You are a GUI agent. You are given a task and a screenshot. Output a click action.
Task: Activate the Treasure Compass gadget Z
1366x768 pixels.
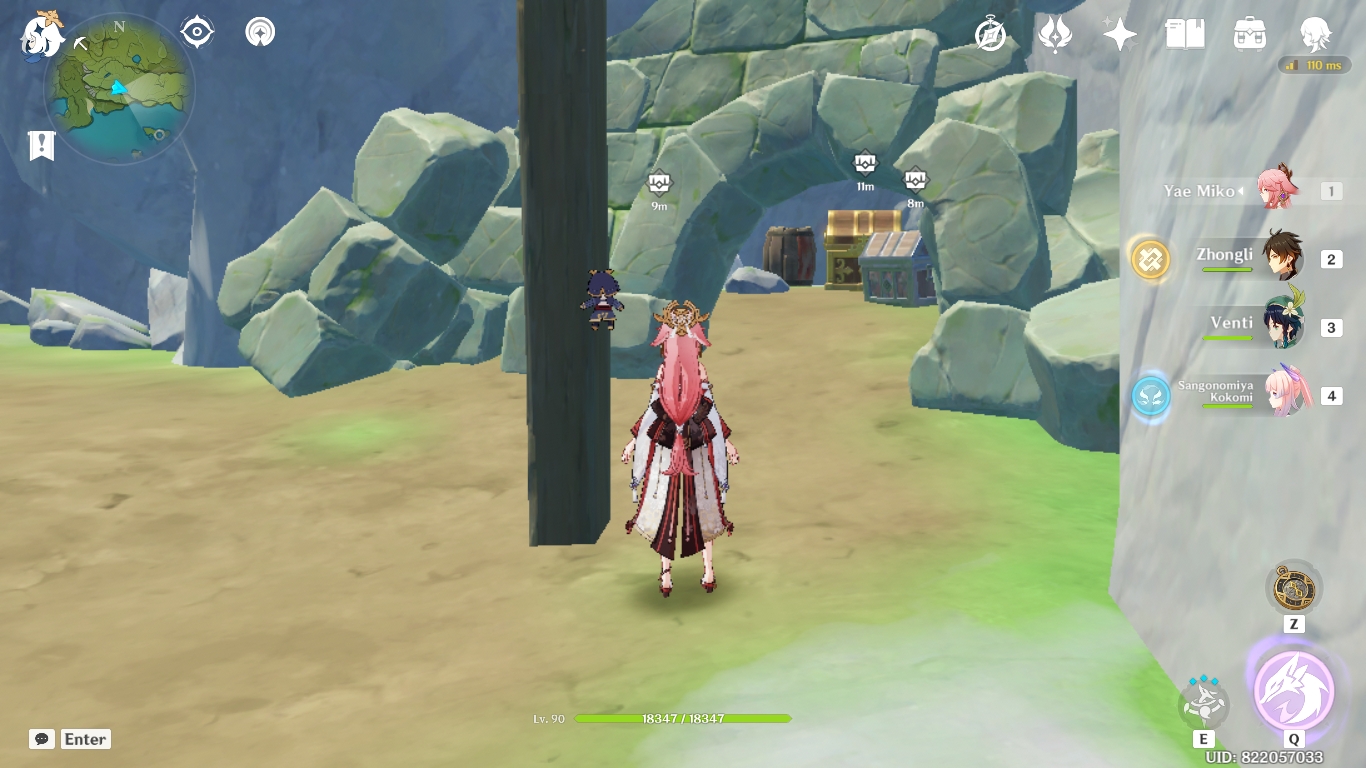[x=1294, y=588]
